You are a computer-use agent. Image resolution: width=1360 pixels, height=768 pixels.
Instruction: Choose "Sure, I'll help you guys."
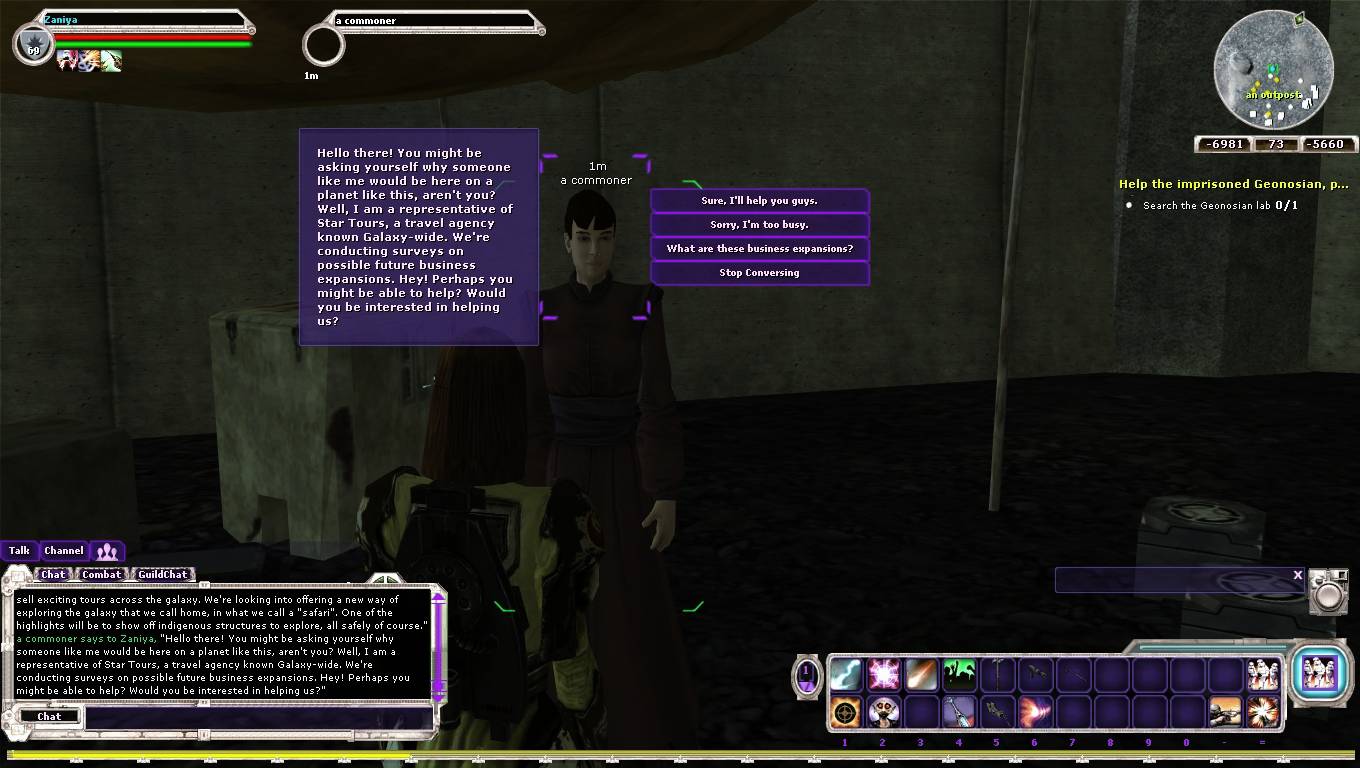point(760,200)
